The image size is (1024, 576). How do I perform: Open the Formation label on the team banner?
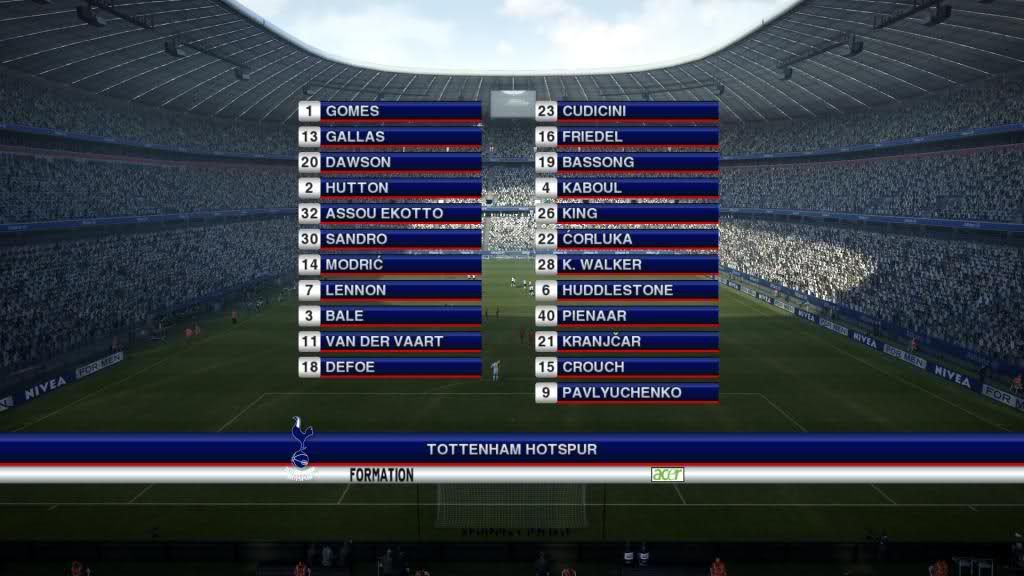(x=381, y=475)
